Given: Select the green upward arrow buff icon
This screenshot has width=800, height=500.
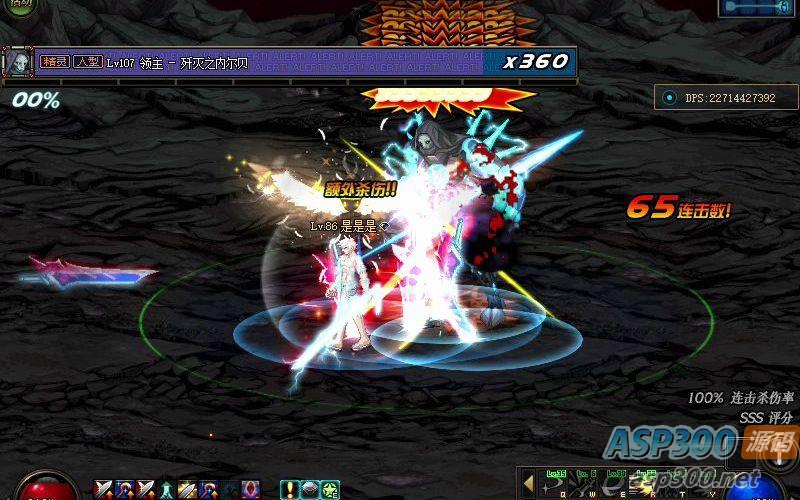Looking at the screenshot, I should 168,490.
